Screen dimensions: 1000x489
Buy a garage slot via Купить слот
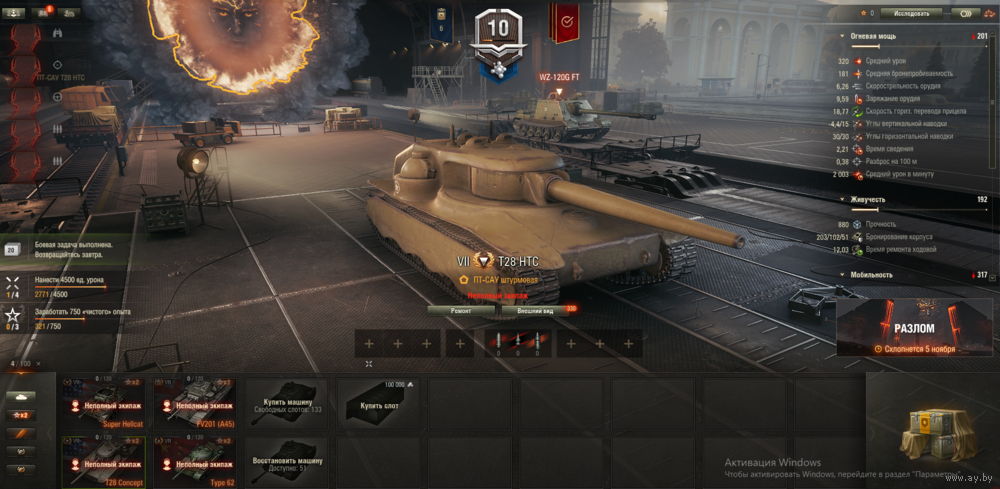click(x=379, y=404)
